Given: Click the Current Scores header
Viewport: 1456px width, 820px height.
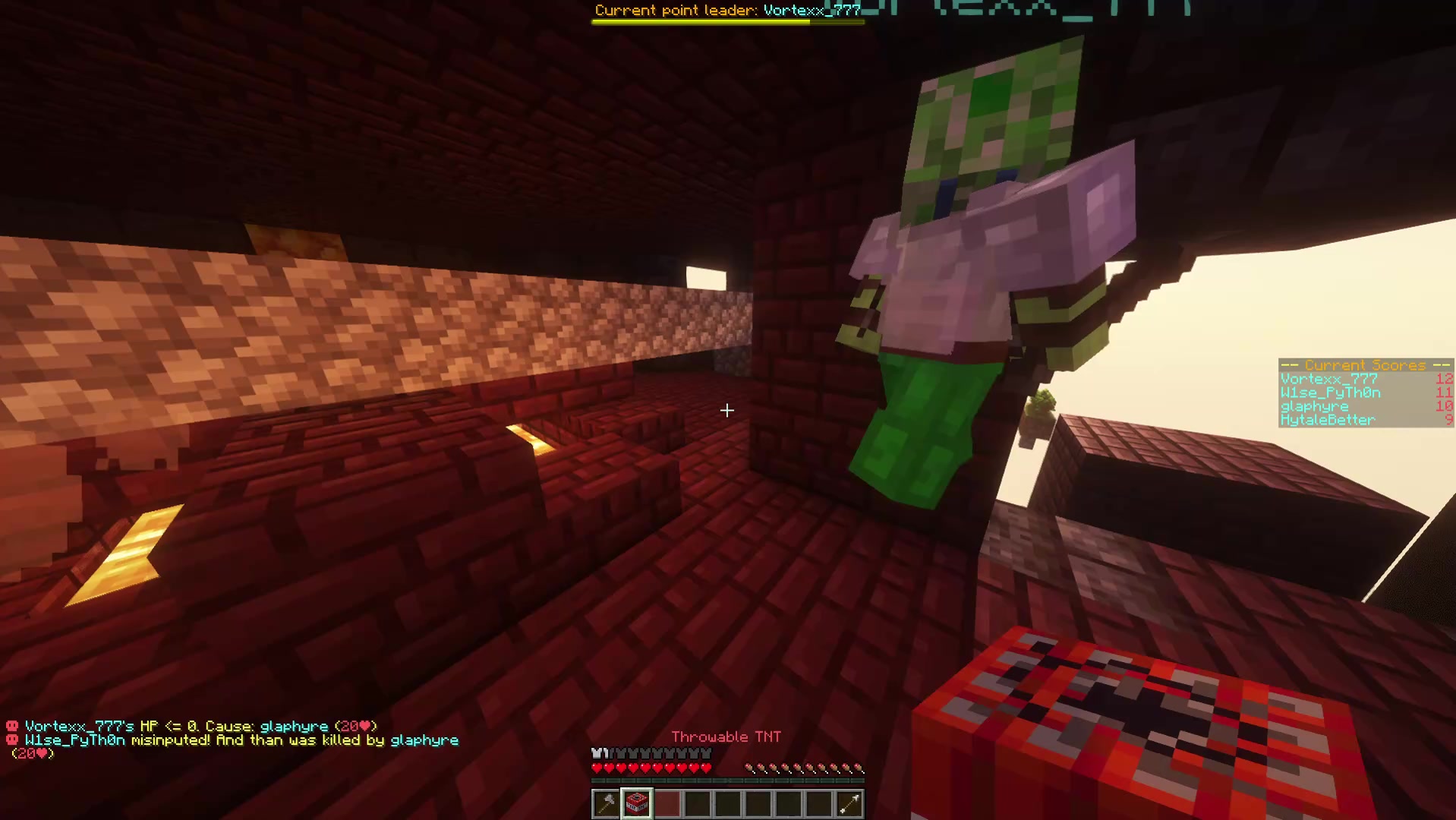Looking at the screenshot, I should 1365,365.
